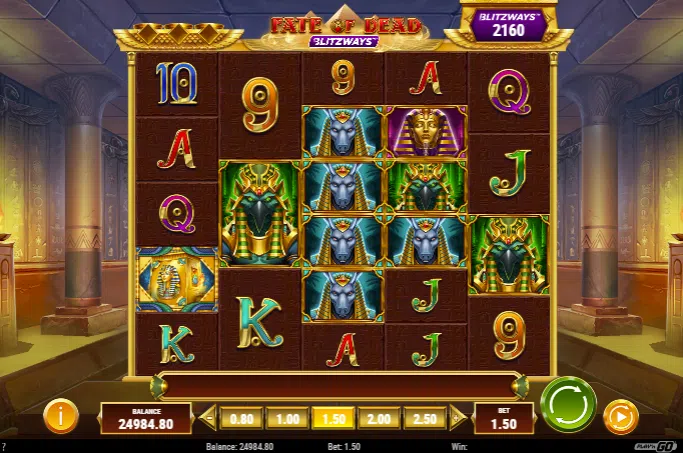Set the bet to 2.00

[x=379, y=416]
